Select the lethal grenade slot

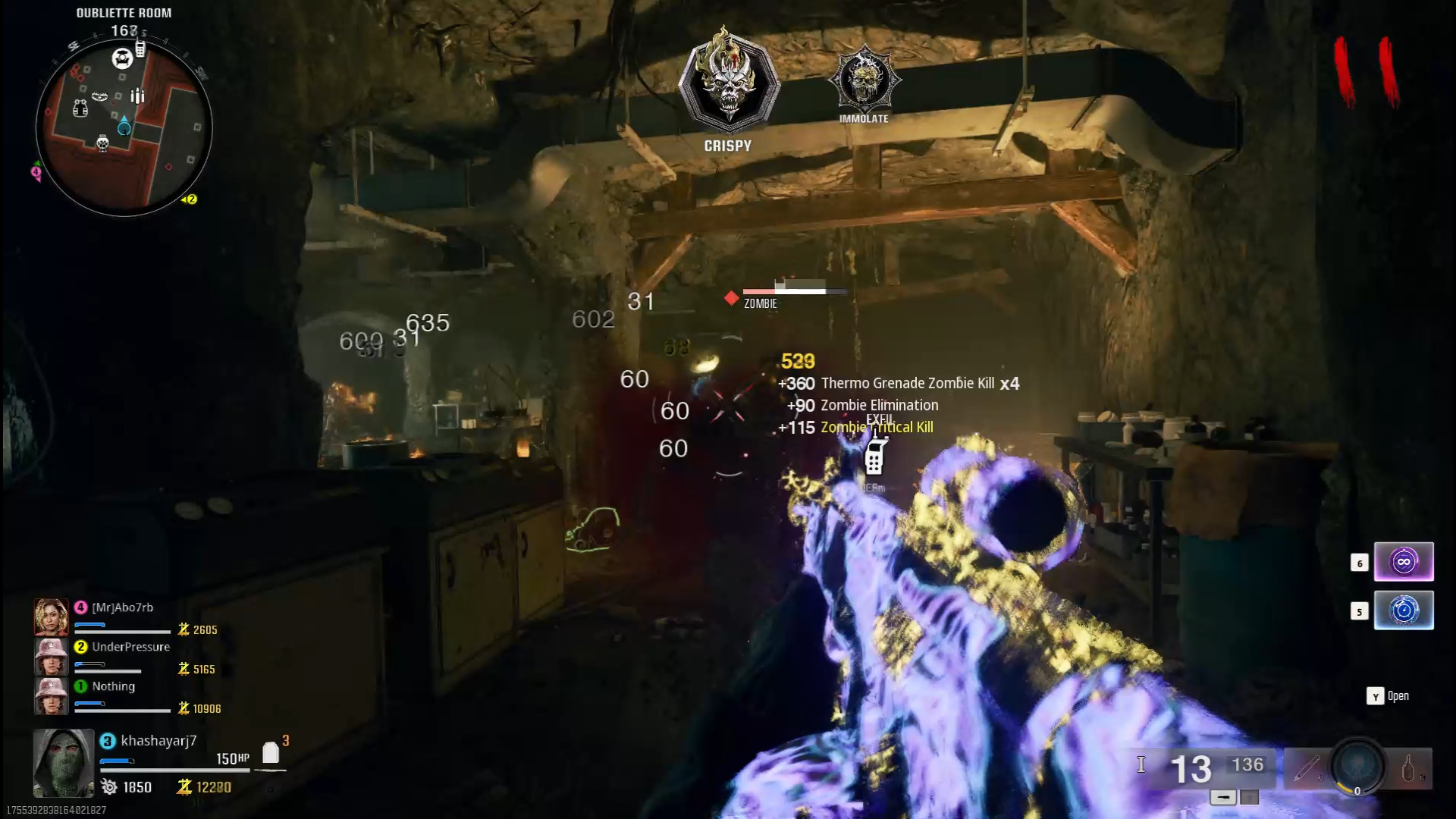[1409, 768]
